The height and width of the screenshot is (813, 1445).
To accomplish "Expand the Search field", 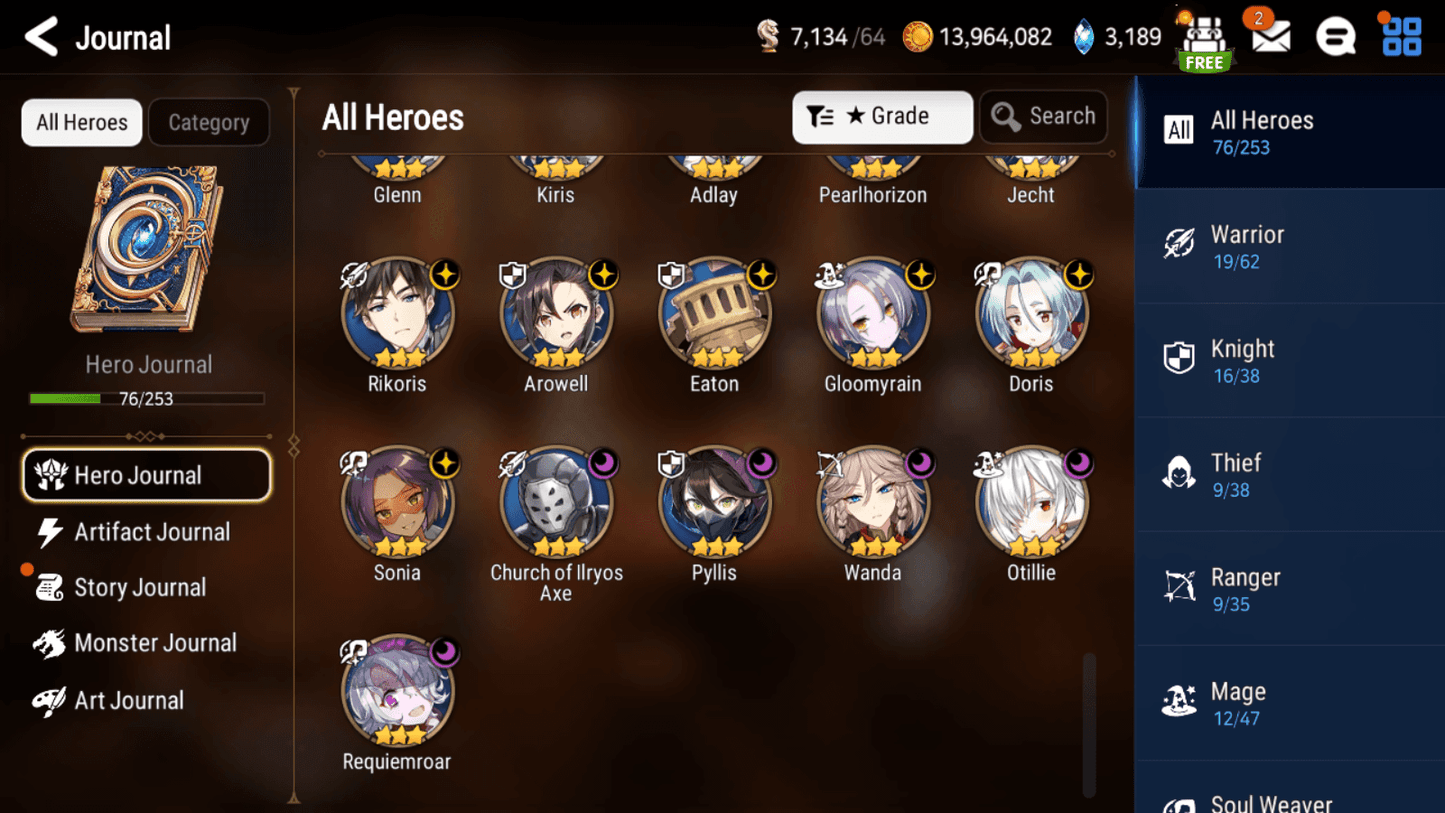I will click(x=1043, y=116).
